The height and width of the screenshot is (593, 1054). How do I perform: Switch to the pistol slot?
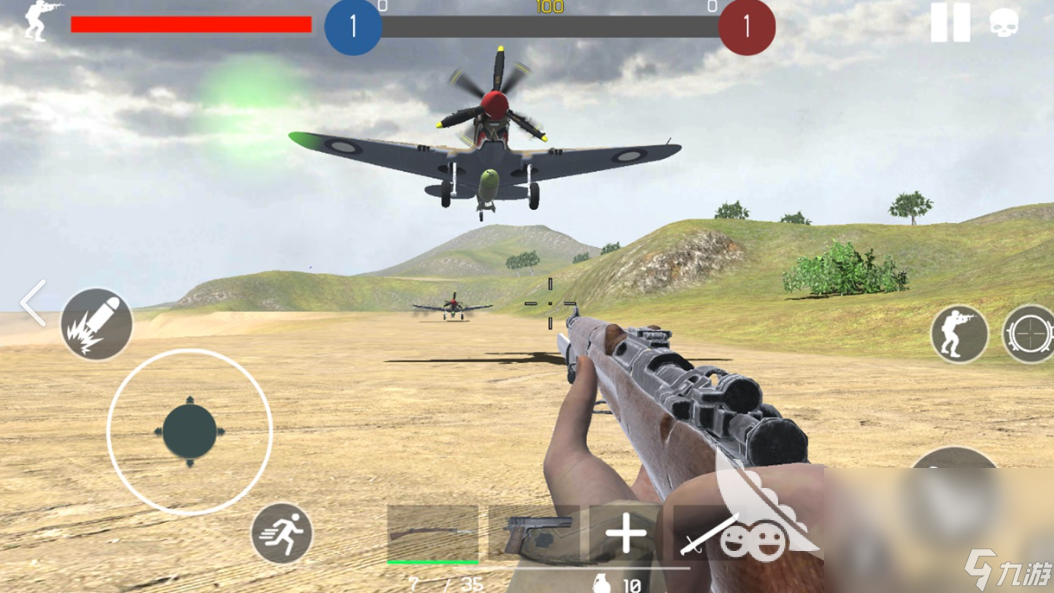point(535,534)
